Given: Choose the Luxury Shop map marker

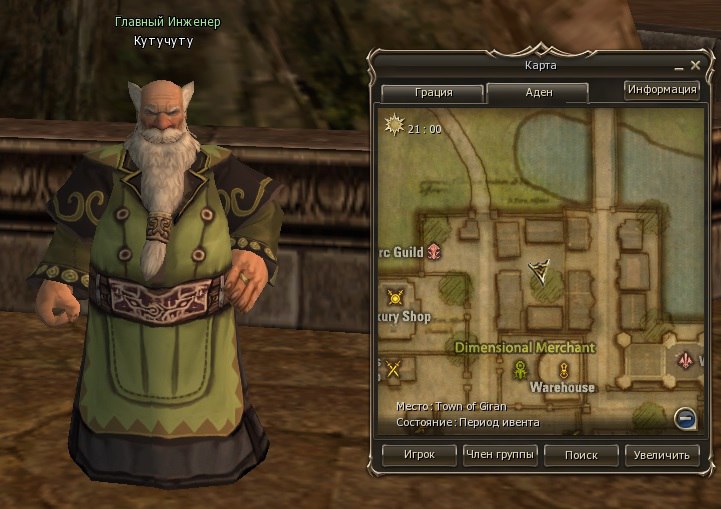Looking at the screenshot, I should (395, 297).
